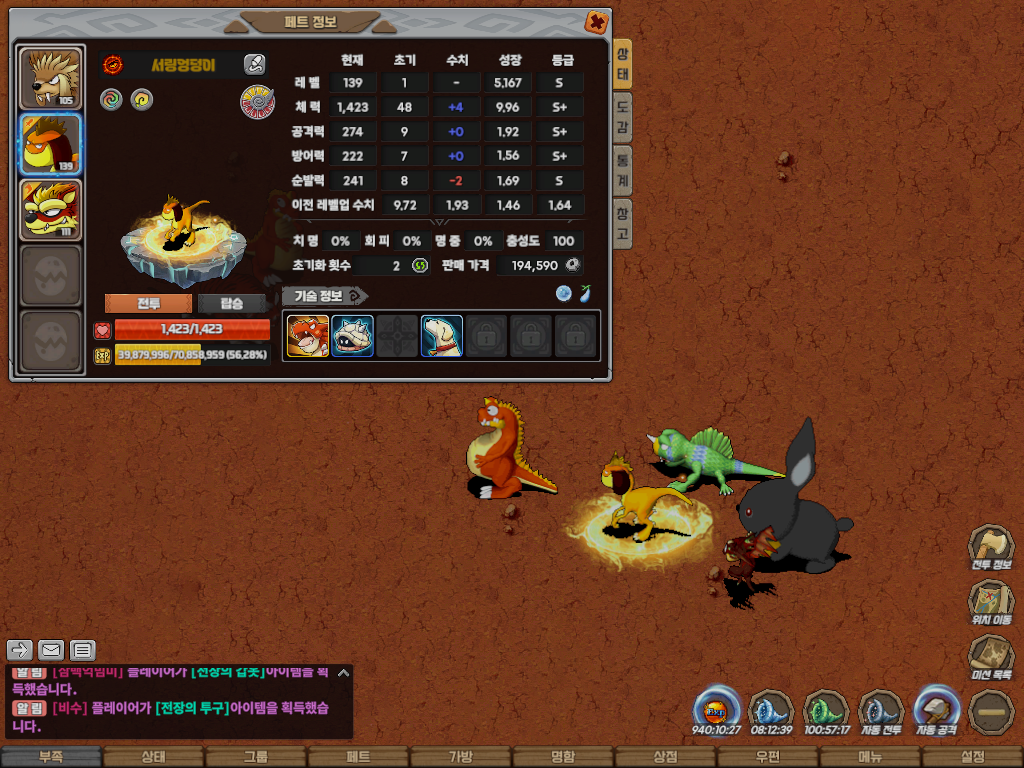Switch to the 도감 side tab
Image resolution: width=1024 pixels, height=768 pixels.
click(622, 117)
